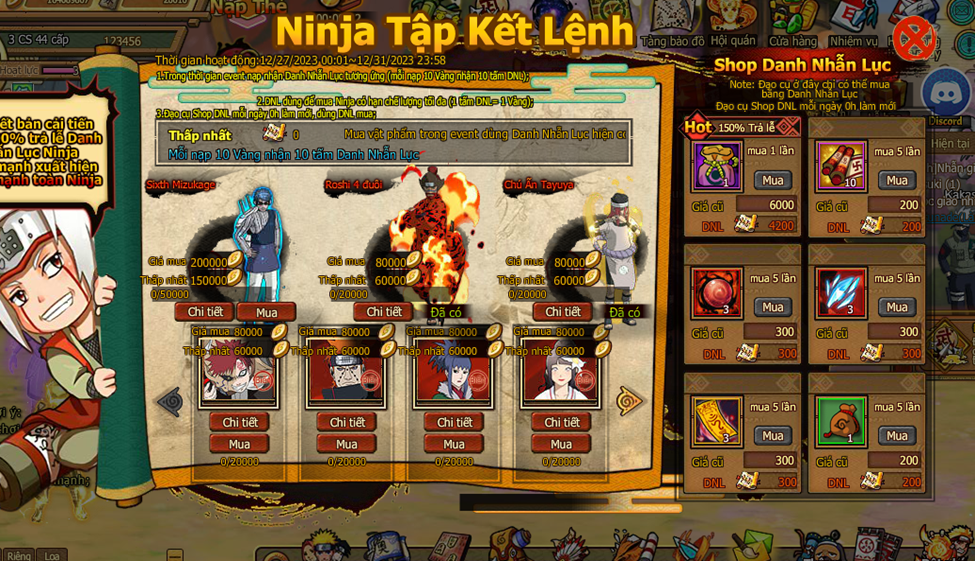Buy the blue crystal shard item
The width and height of the screenshot is (975, 561).
(897, 307)
